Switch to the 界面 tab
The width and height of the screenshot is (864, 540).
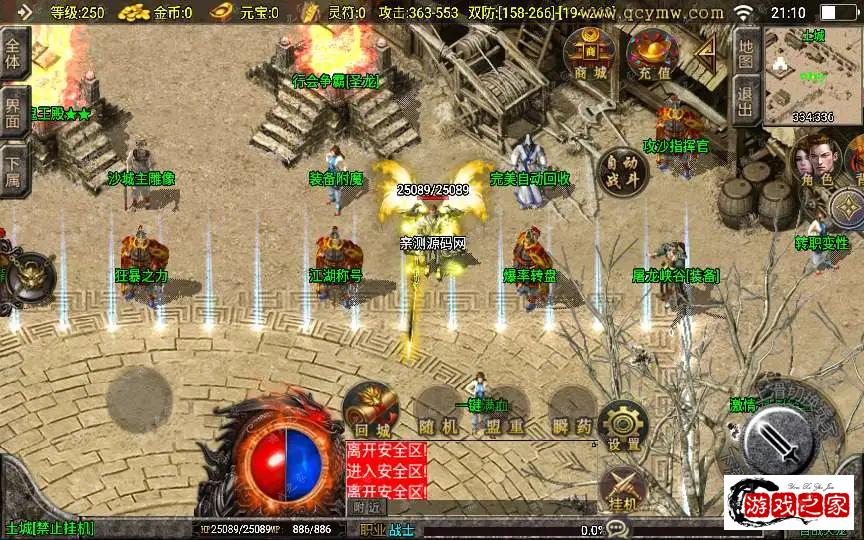(13, 110)
